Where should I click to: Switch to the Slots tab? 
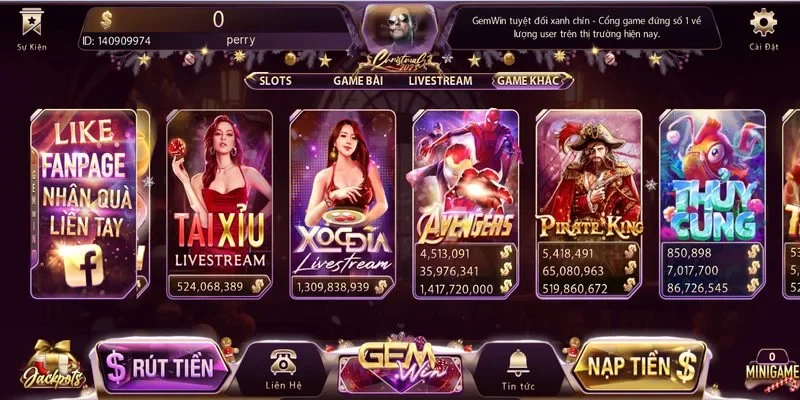282,81
